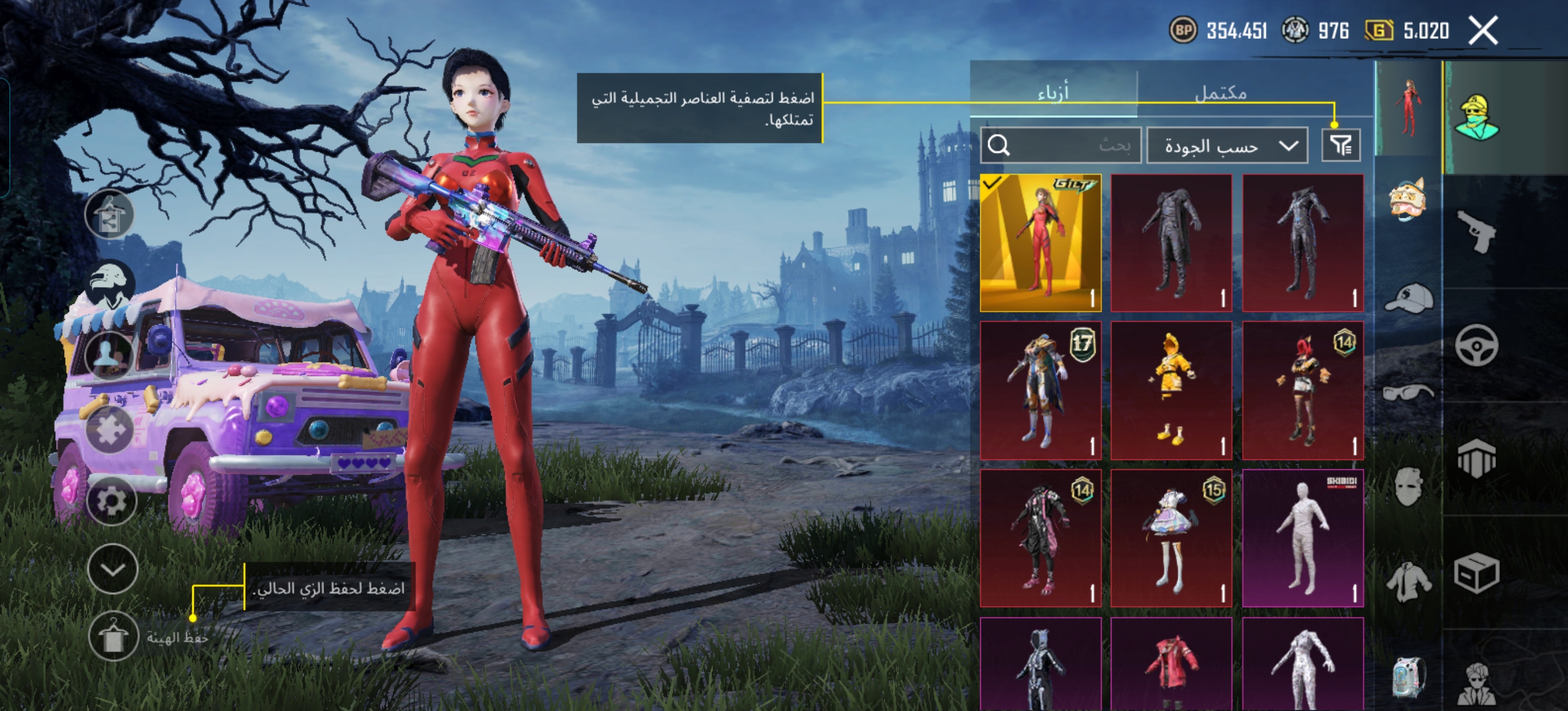
Task: Select the white mummy Skibidi outfit
Action: point(1303,538)
